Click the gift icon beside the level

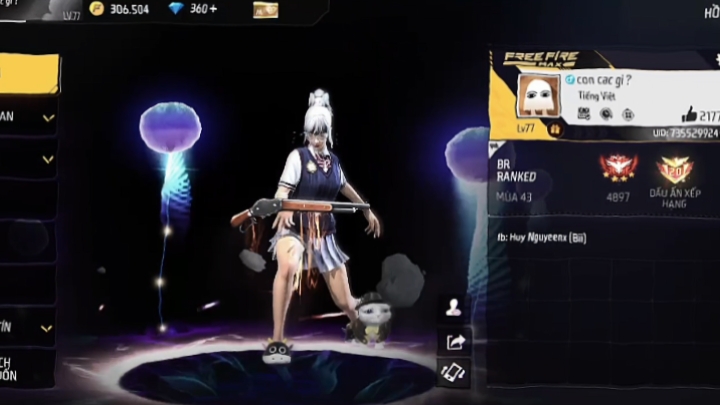tap(555, 130)
